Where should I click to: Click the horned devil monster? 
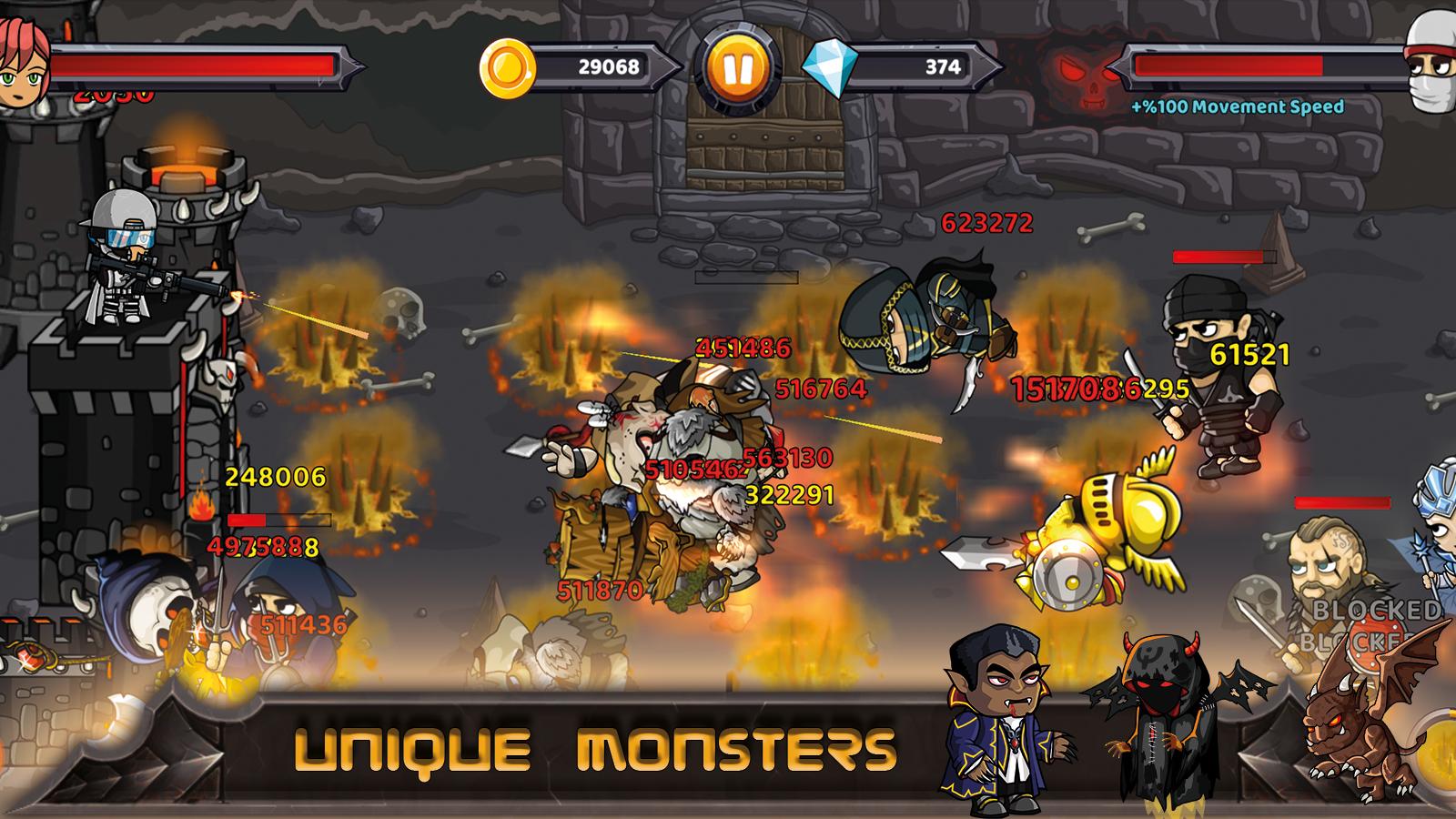coord(1165,719)
